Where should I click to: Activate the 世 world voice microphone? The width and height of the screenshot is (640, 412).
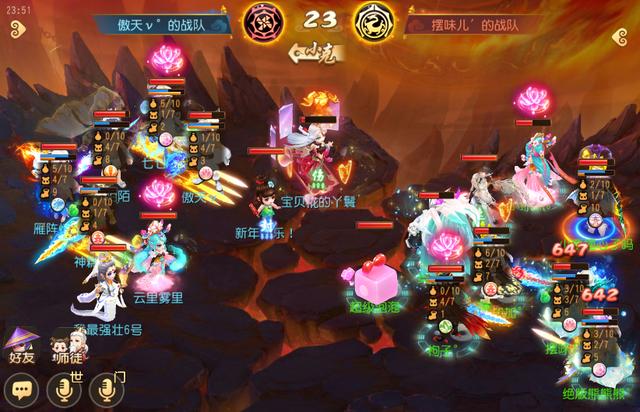[x=63, y=389]
